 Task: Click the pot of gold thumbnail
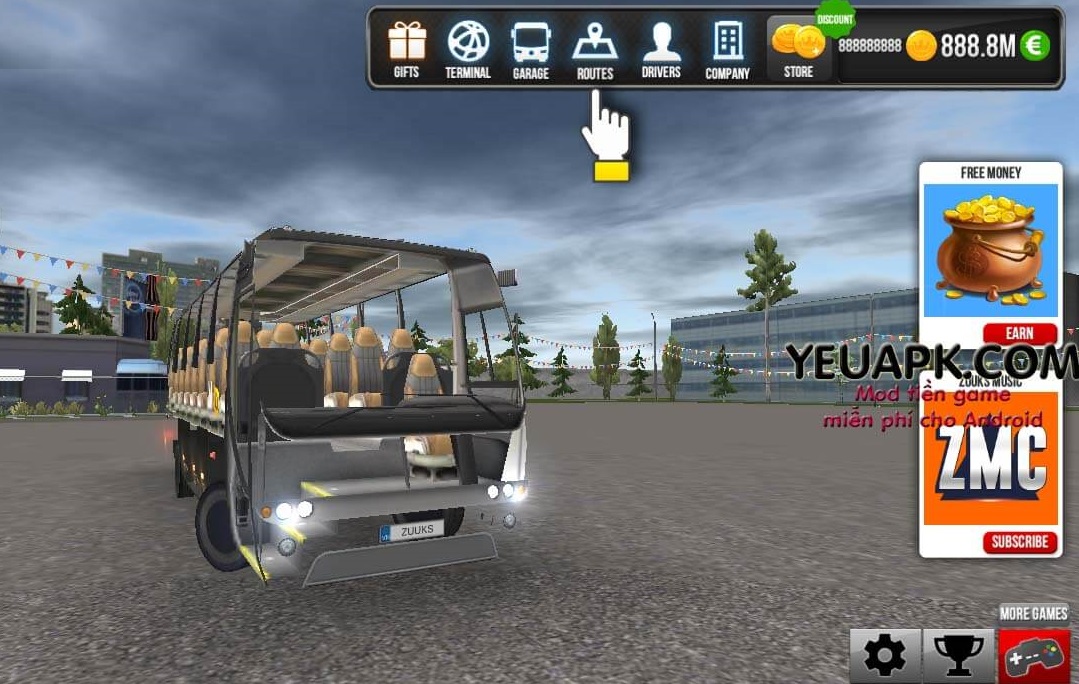tap(990, 251)
